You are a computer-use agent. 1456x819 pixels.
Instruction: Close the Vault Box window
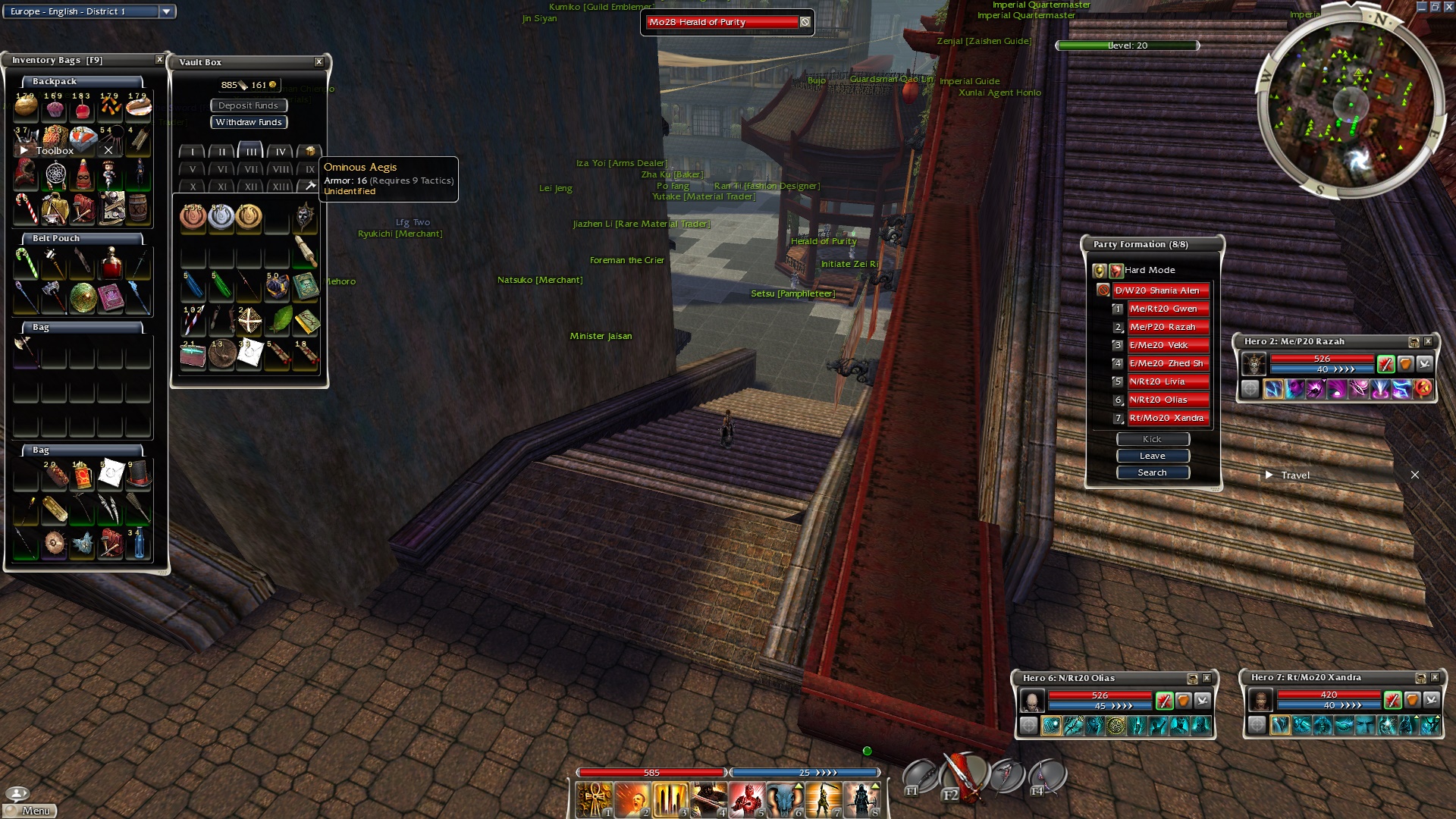coord(318,62)
